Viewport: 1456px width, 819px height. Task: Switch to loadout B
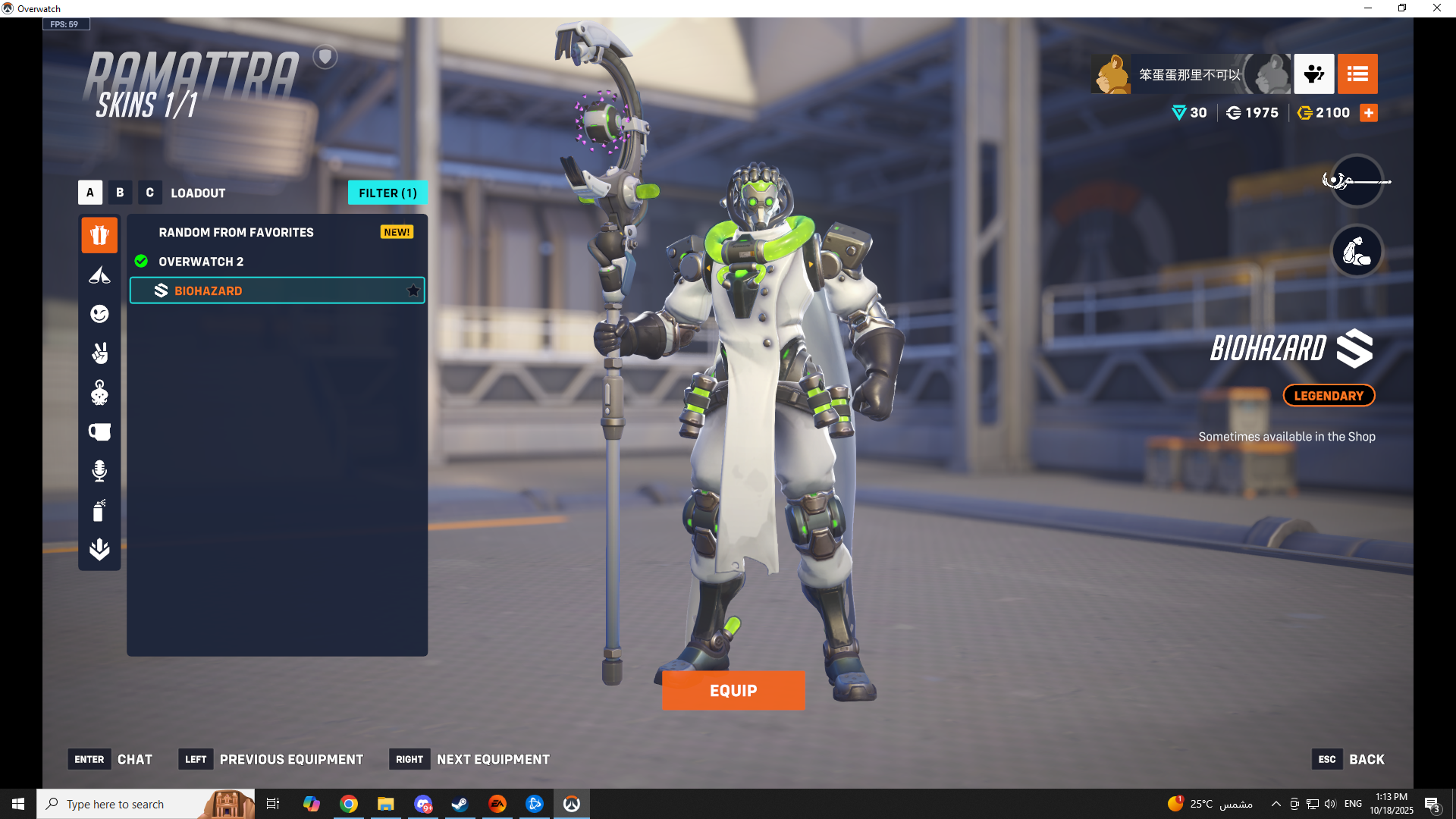(x=120, y=193)
